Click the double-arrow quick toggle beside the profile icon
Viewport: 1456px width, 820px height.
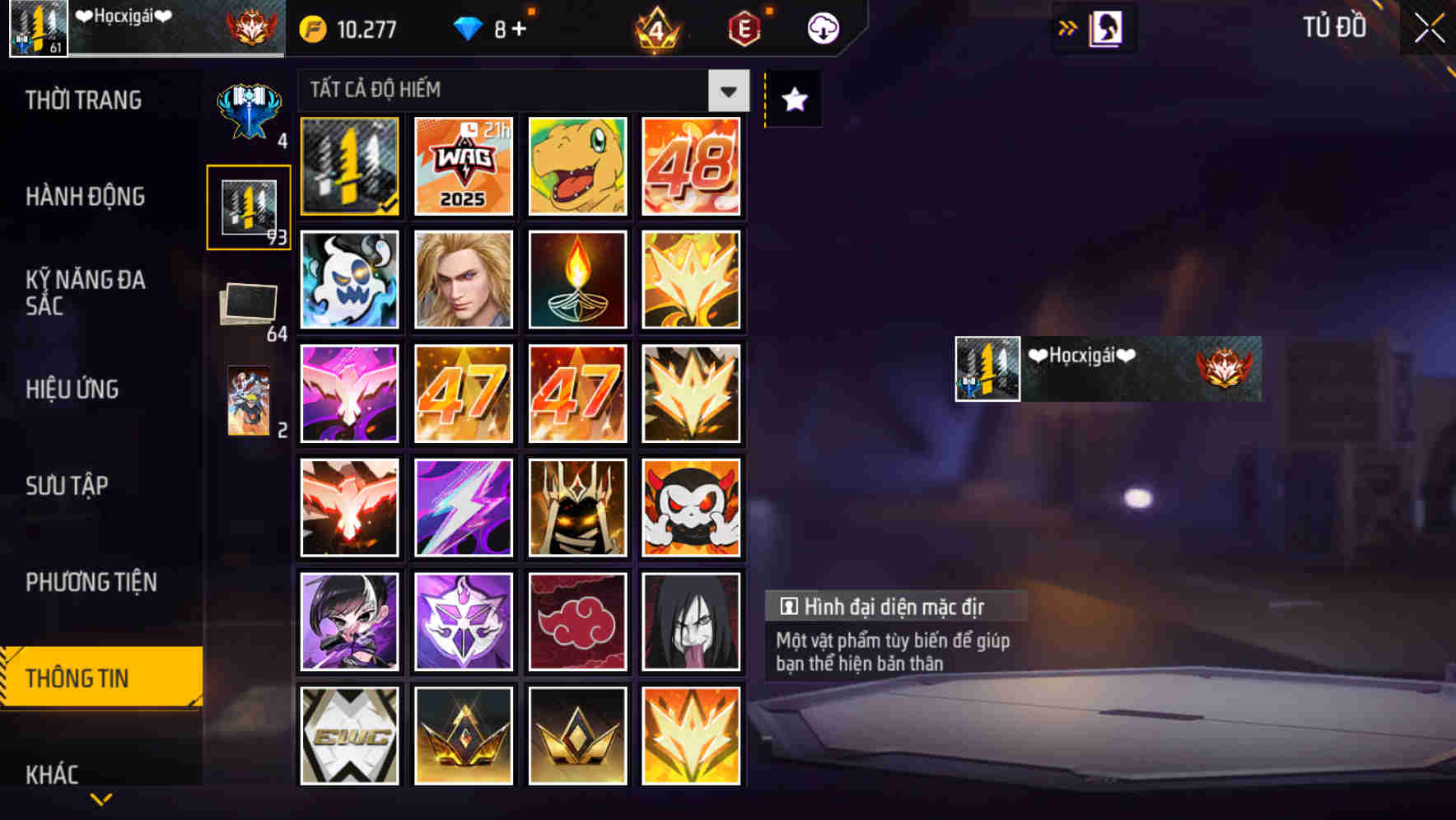point(1066,27)
